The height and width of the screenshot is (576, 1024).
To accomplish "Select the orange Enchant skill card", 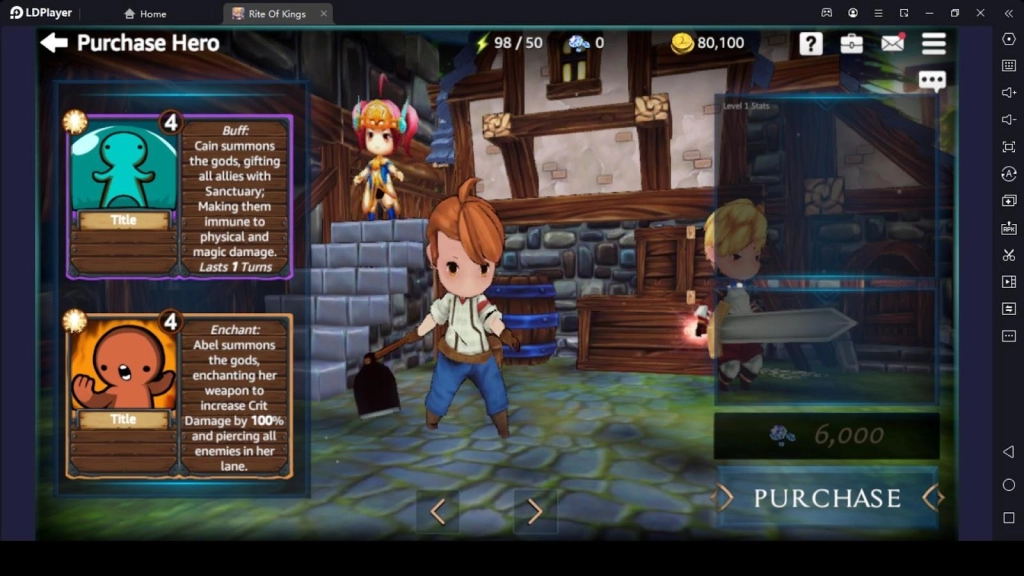I will click(180, 396).
